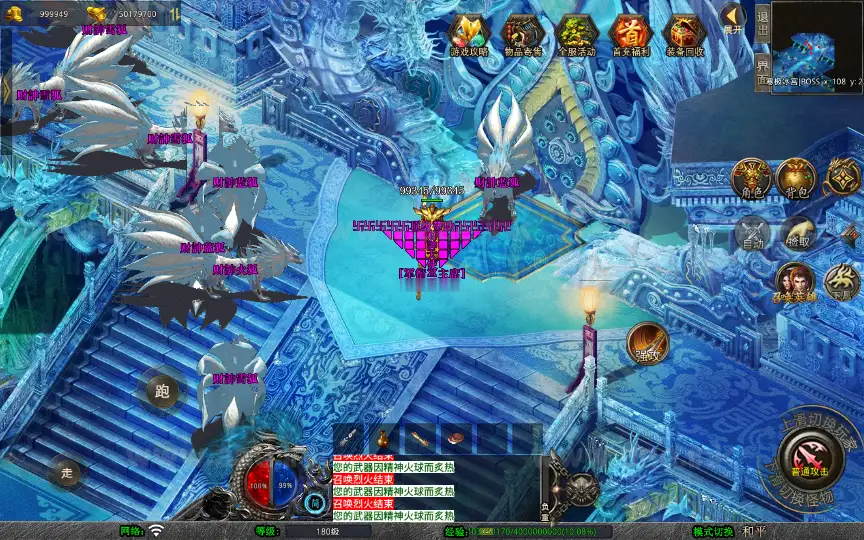The image size is (864, 540).
Task: Open the 全服活动 server events
Action: (x=577, y=34)
